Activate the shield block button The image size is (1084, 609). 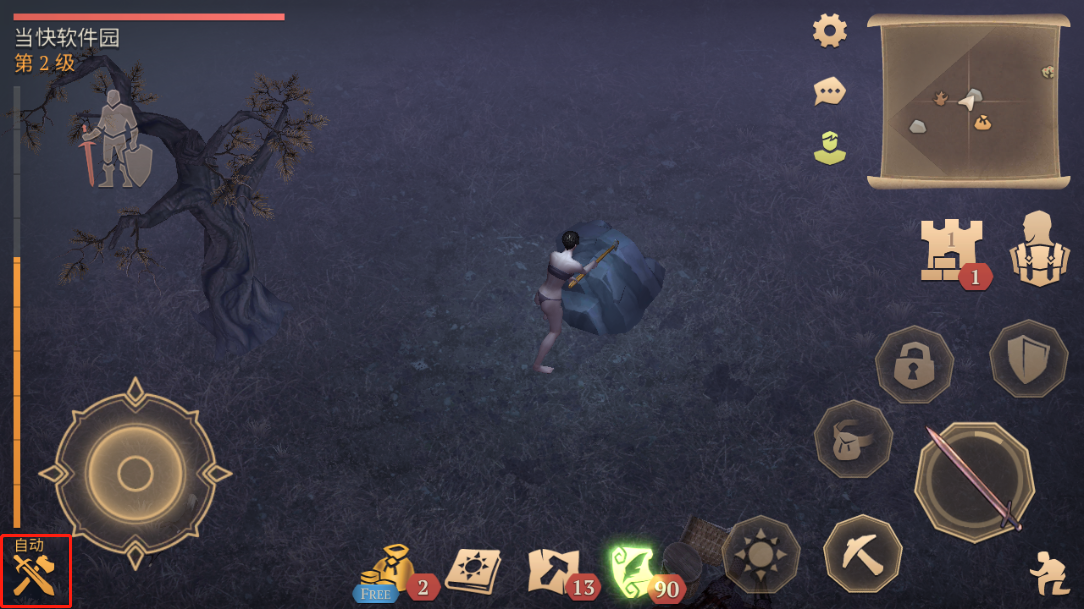(x=1029, y=359)
